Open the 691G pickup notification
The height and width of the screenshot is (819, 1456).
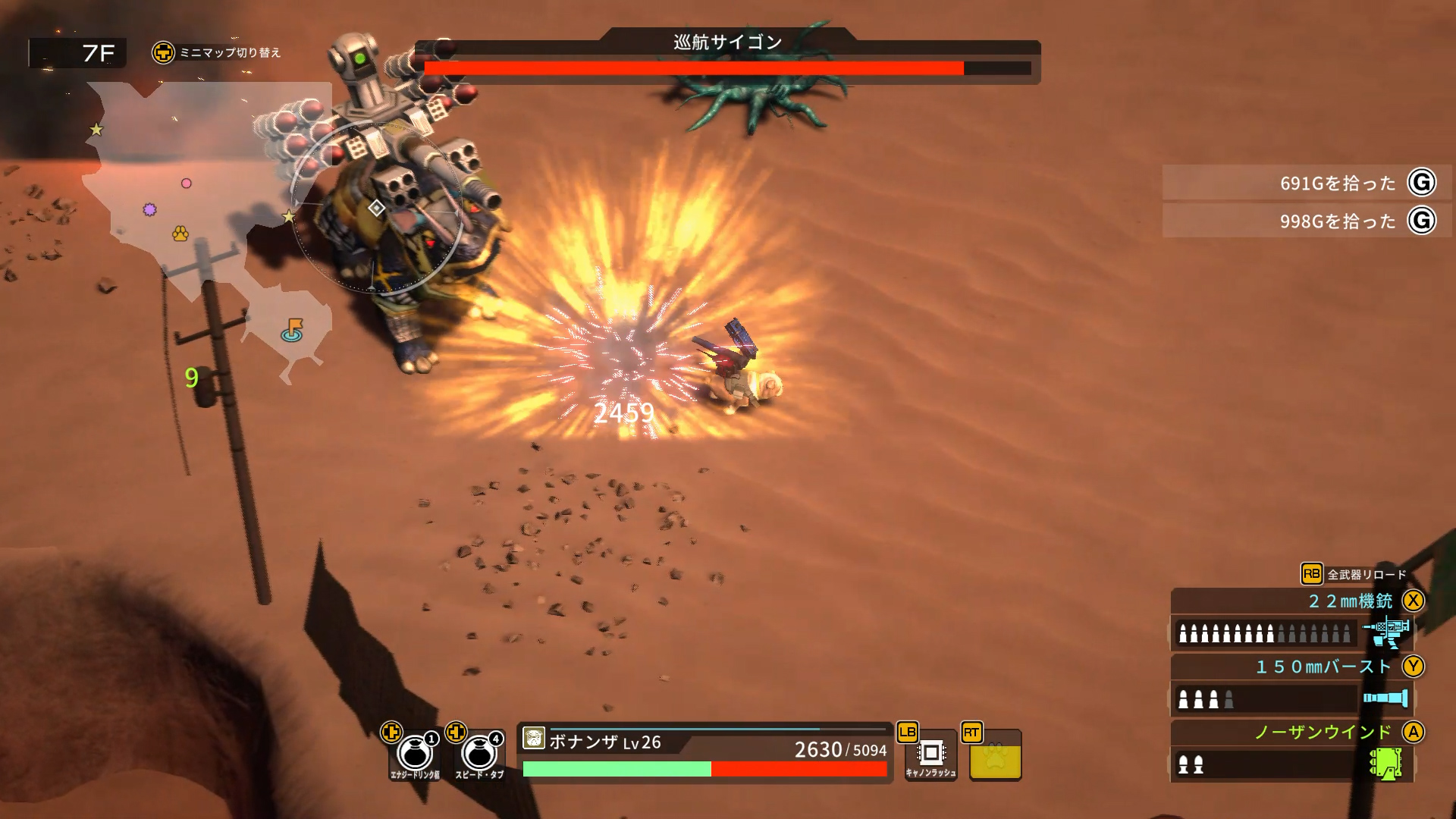point(1306,183)
